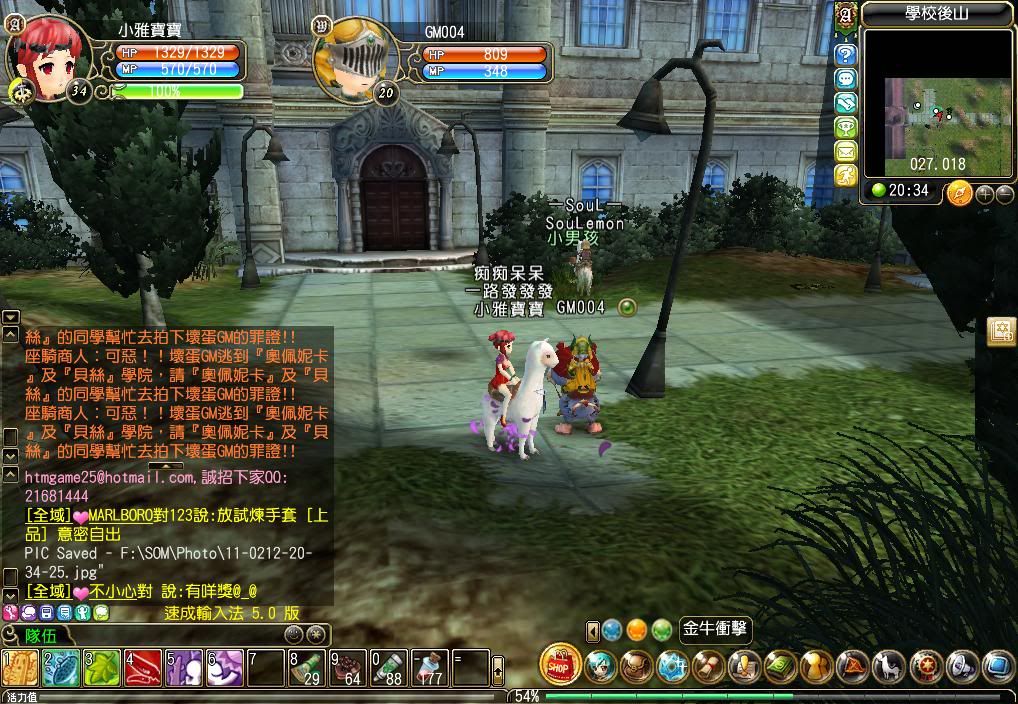Click the blue question mark help icon
Viewport: 1018px width, 704px height.
tap(846, 54)
